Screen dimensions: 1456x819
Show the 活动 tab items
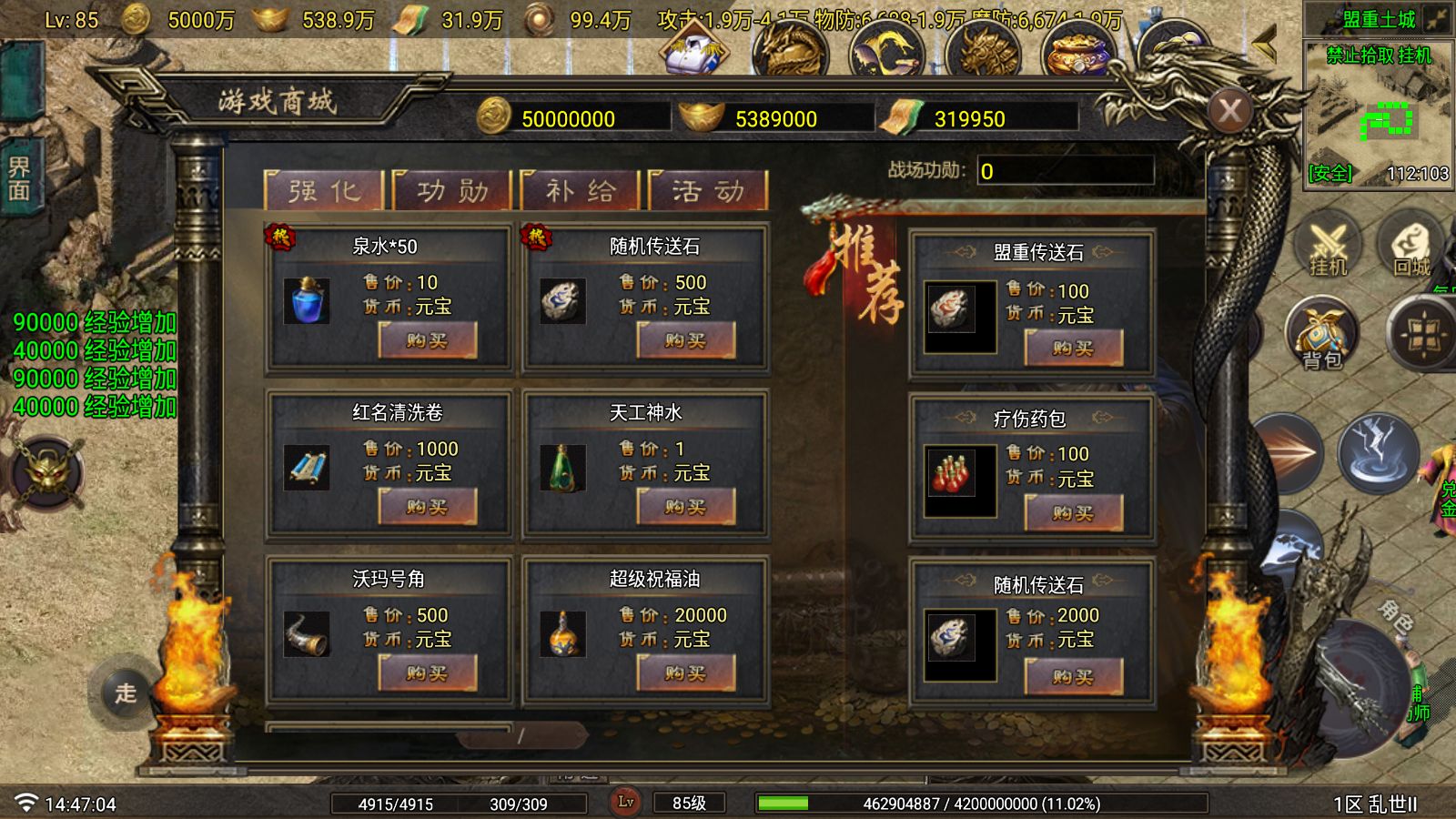tap(708, 191)
